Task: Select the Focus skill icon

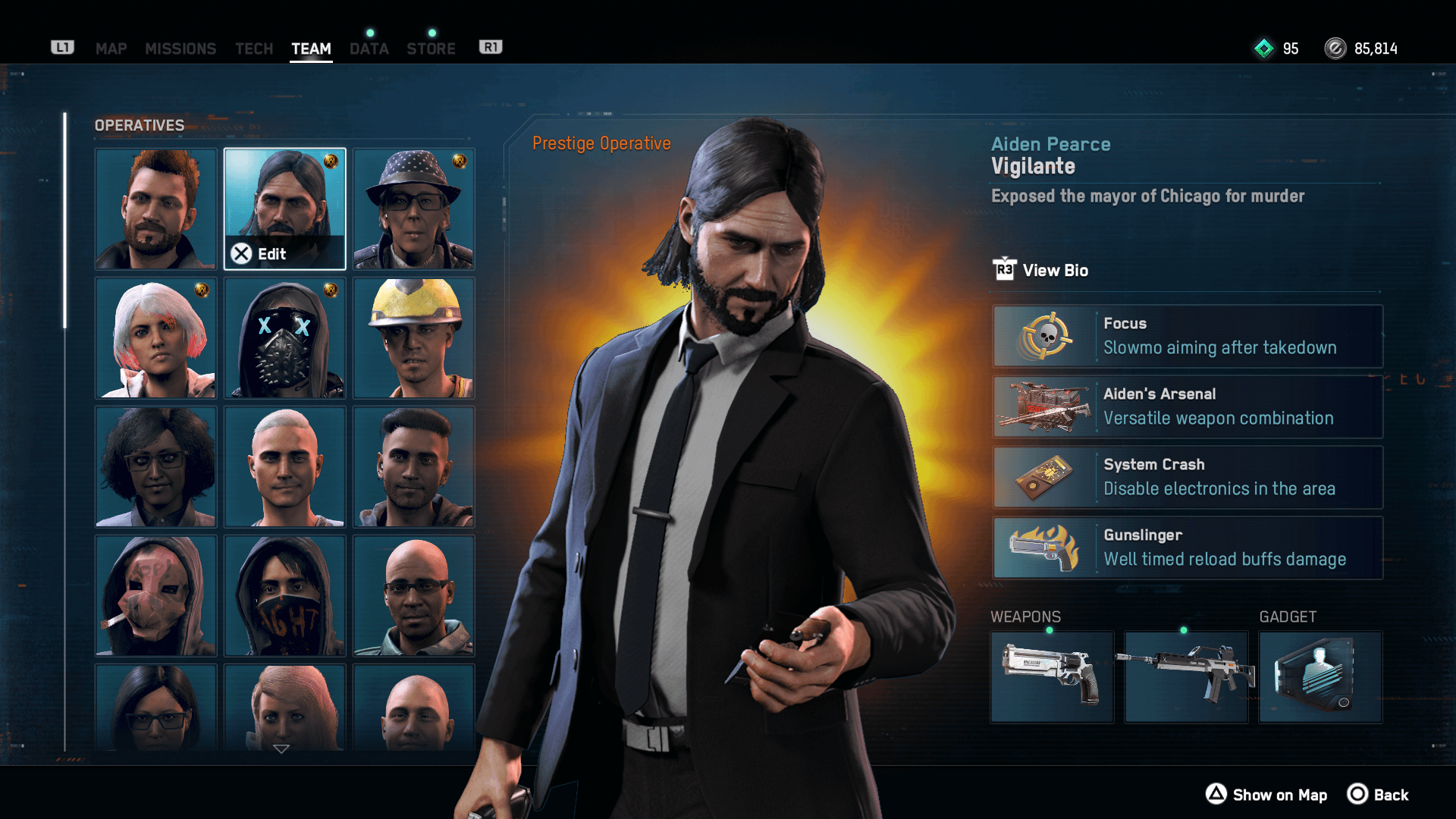Action: pyautogui.click(x=1048, y=335)
